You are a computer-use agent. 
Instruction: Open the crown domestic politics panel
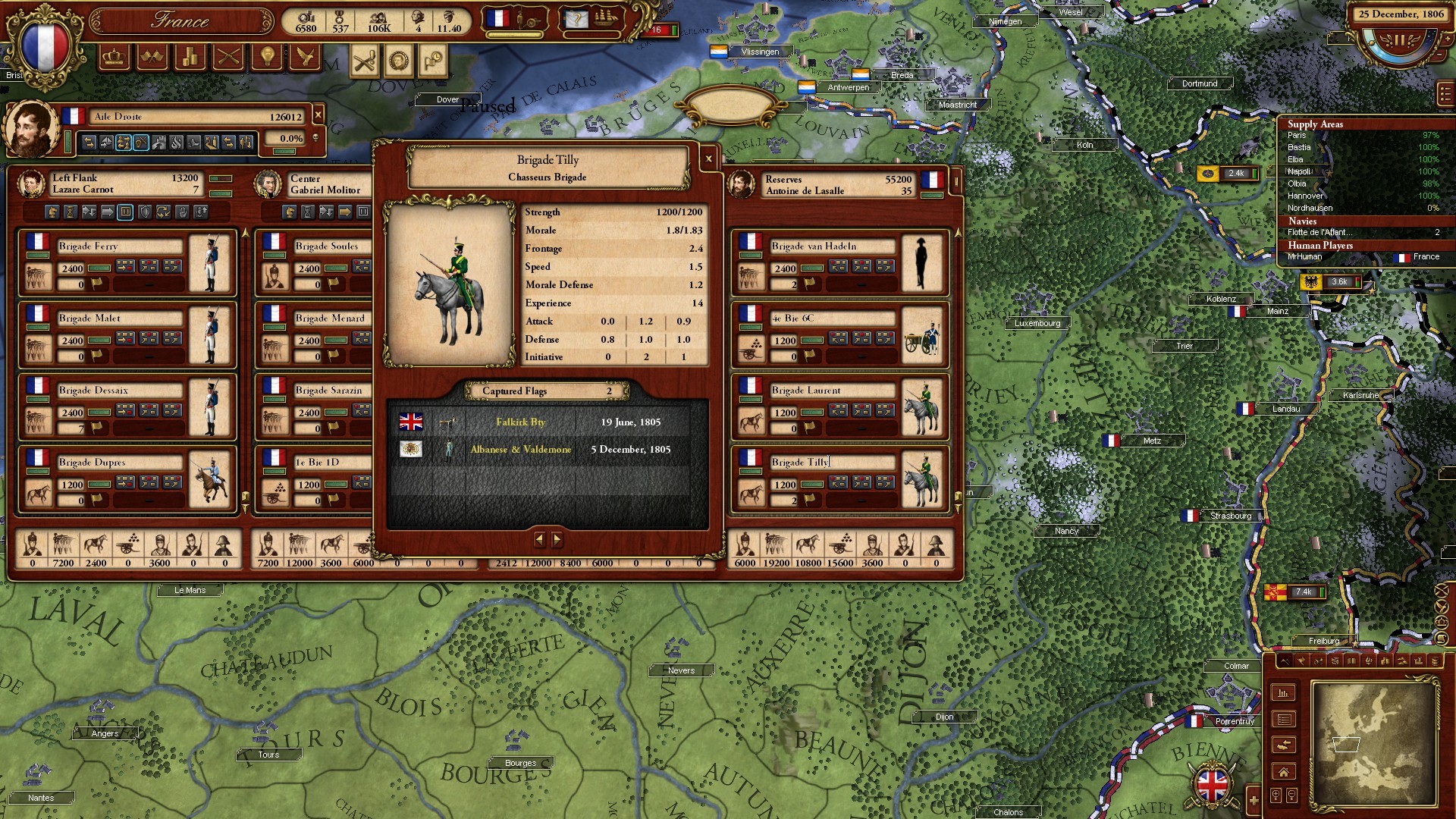click(114, 58)
